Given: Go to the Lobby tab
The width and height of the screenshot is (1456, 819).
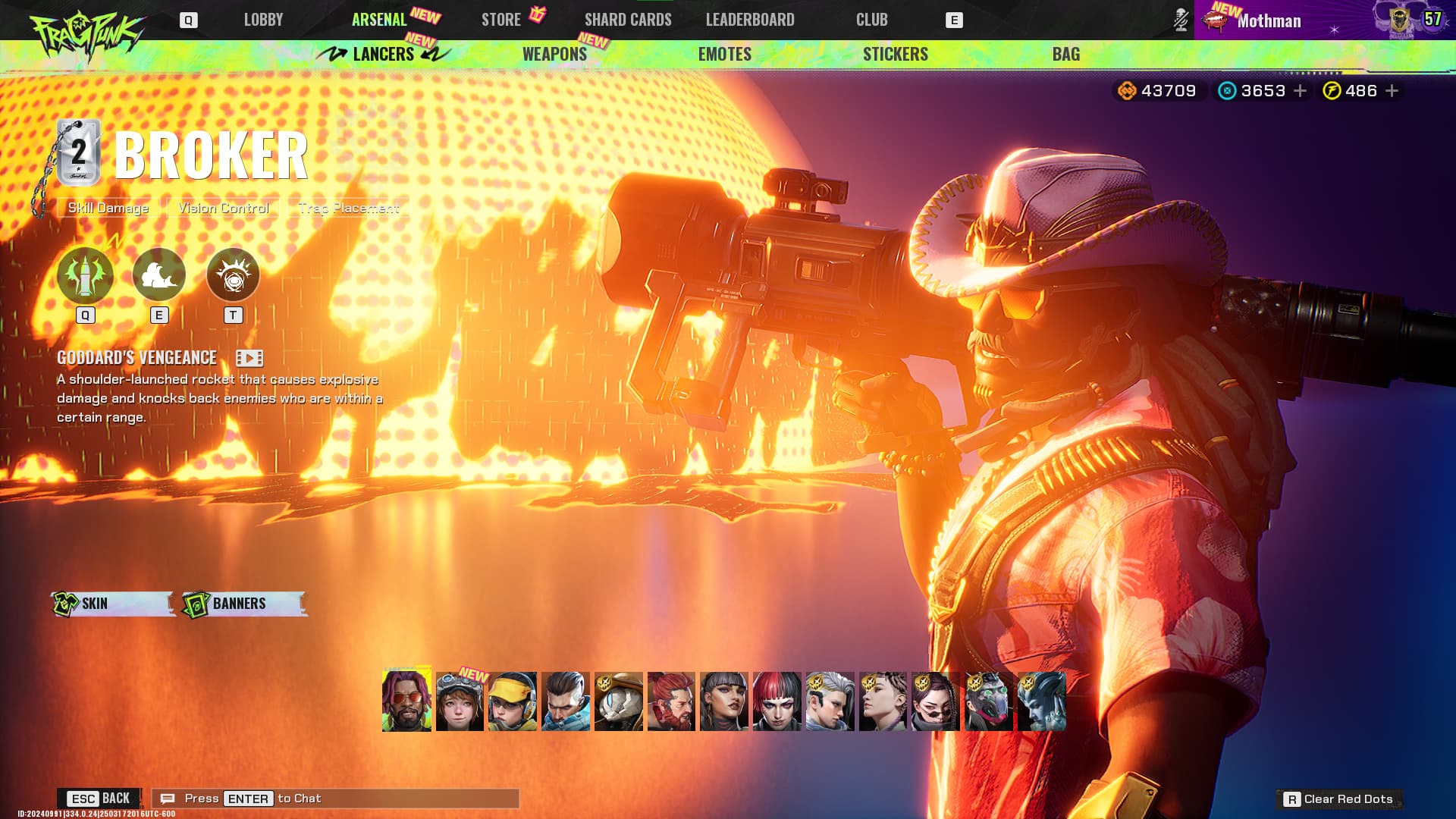Looking at the screenshot, I should pyautogui.click(x=263, y=20).
